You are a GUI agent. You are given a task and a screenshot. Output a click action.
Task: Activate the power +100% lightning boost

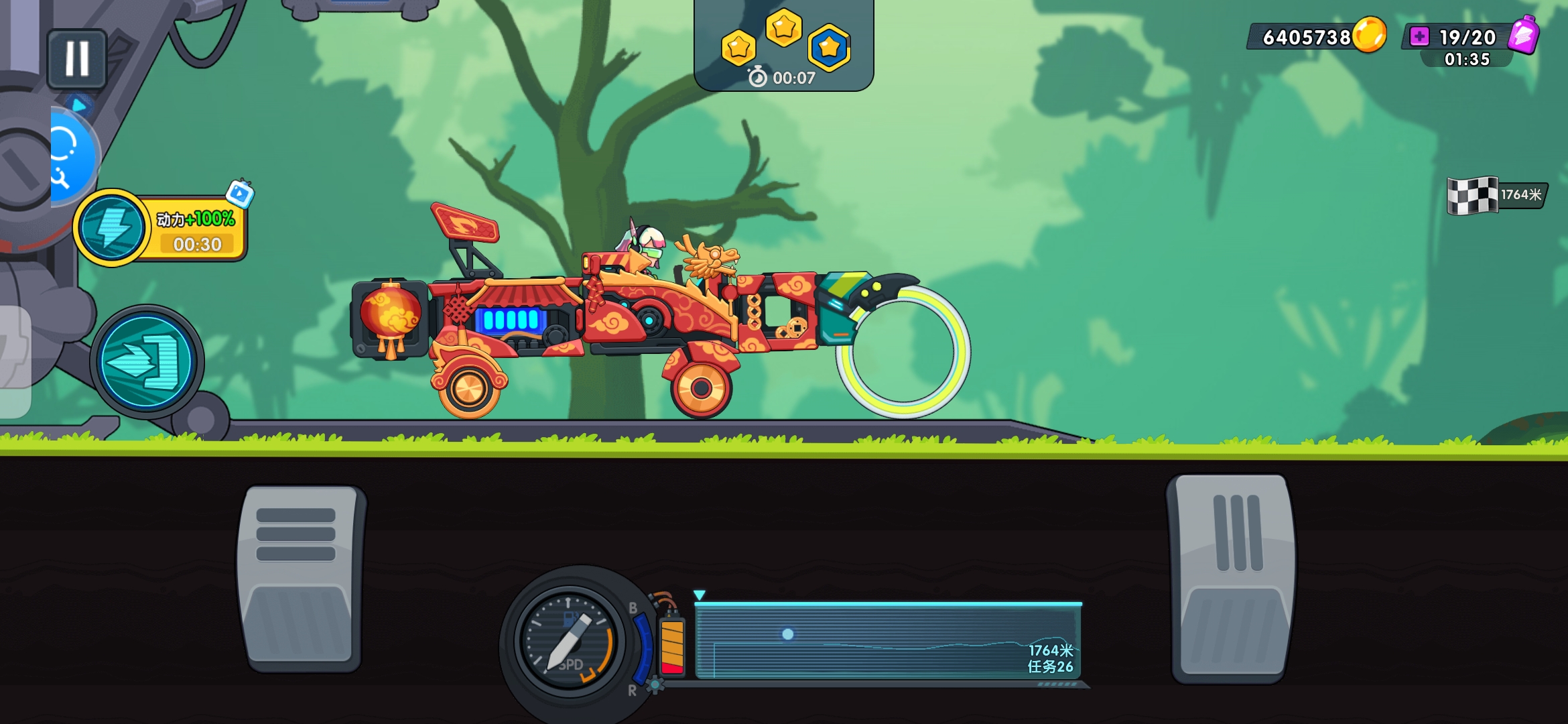[x=111, y=228]
